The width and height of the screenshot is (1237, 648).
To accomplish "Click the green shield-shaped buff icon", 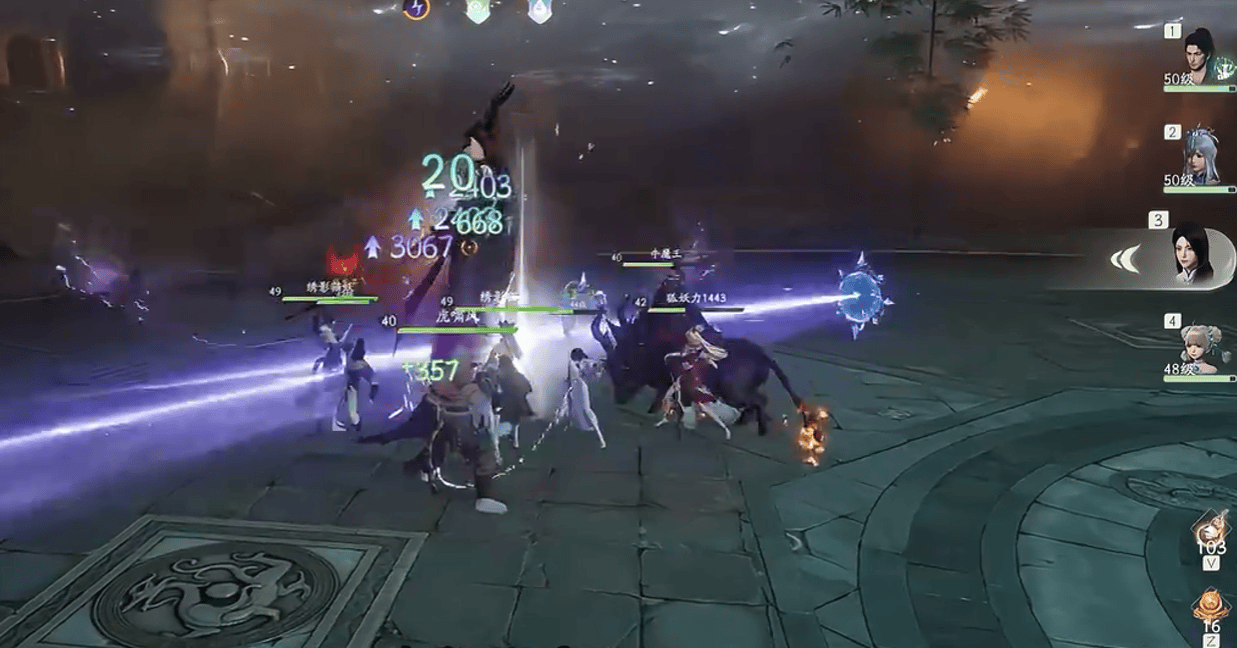I will click(x=478, y=9).
